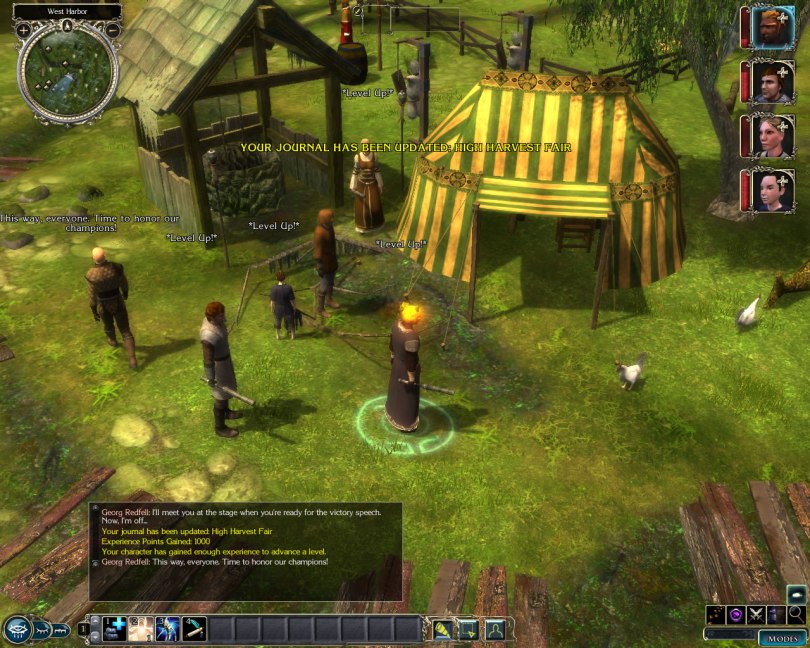
Task: Click the yellow tag button beside the hotbar
Action: [441, 629]
